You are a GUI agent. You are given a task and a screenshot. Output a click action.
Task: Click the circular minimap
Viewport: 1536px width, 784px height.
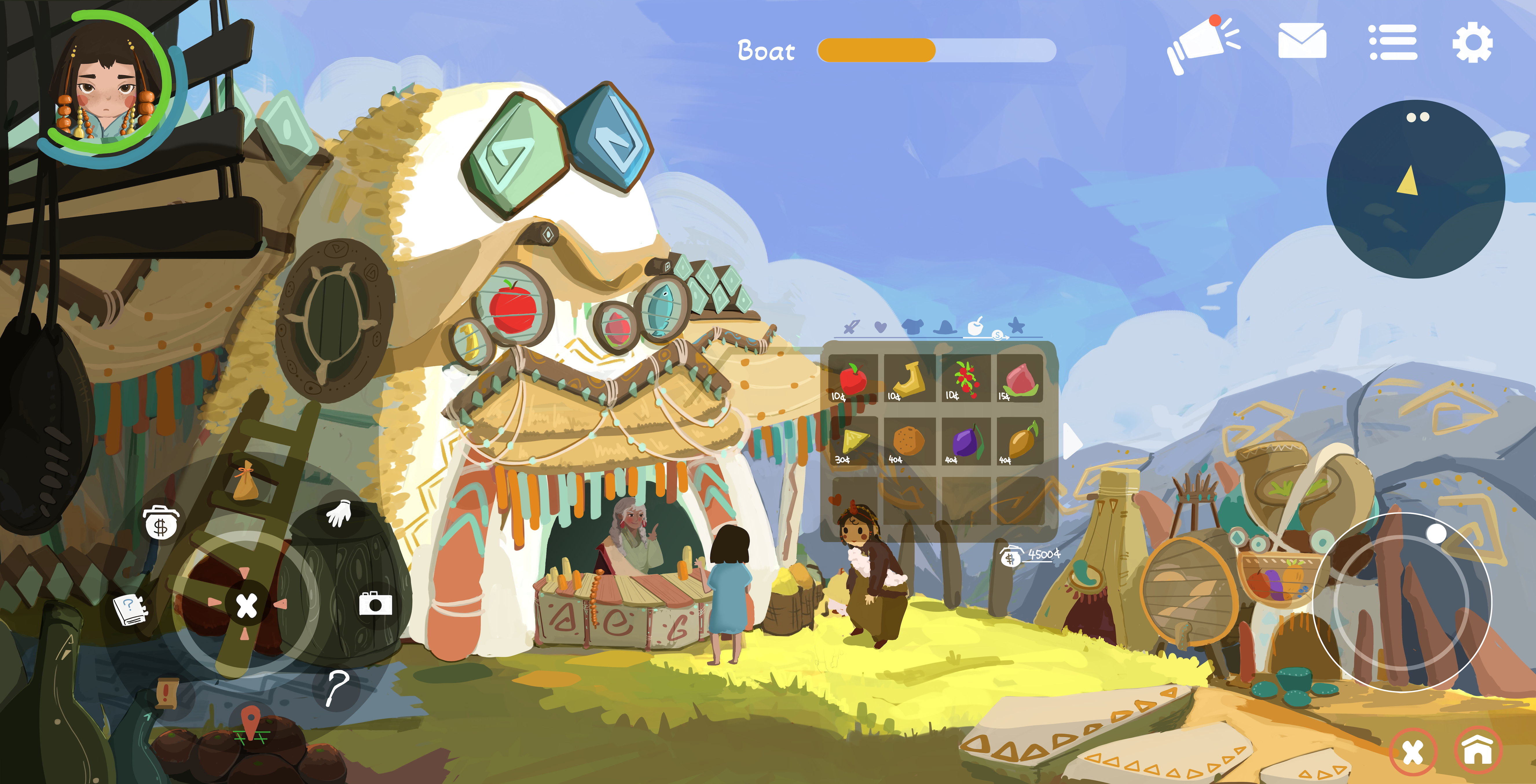coord(1416,189)
